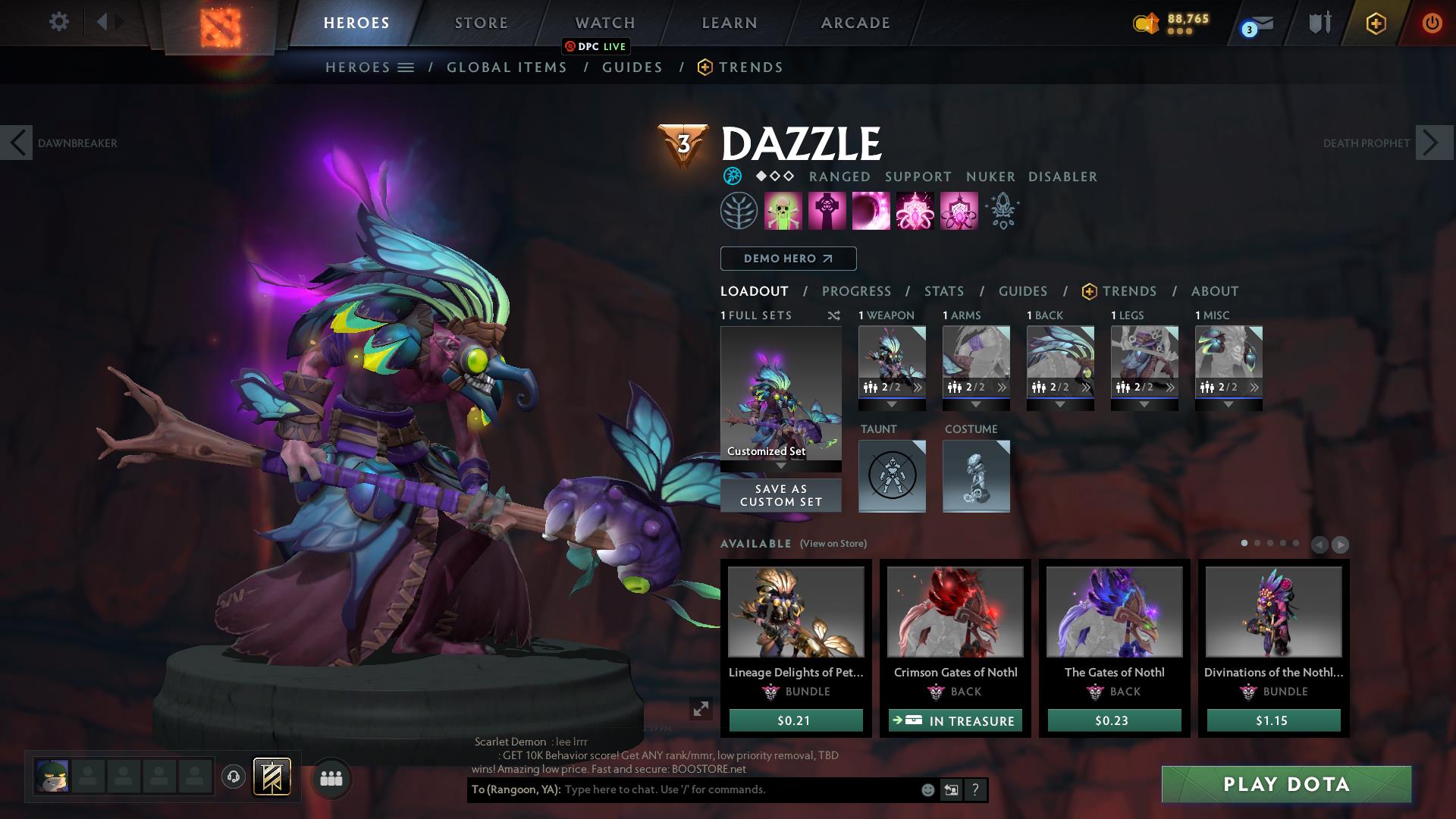Select the Shallow Grave ability icon
The image size is (1456, 819).
click(x=827, y=211)
